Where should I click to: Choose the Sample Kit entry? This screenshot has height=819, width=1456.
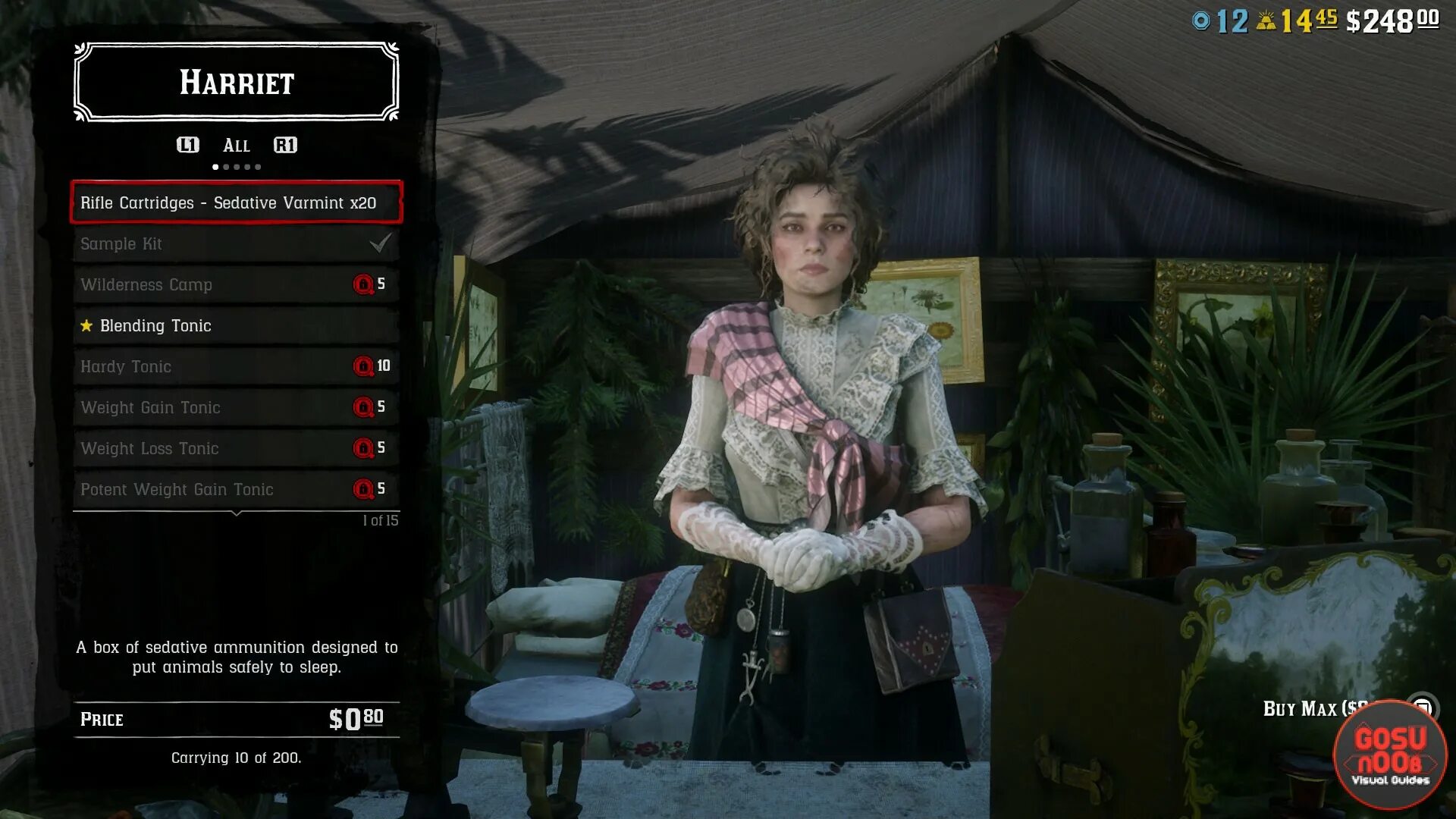[236, 243]
